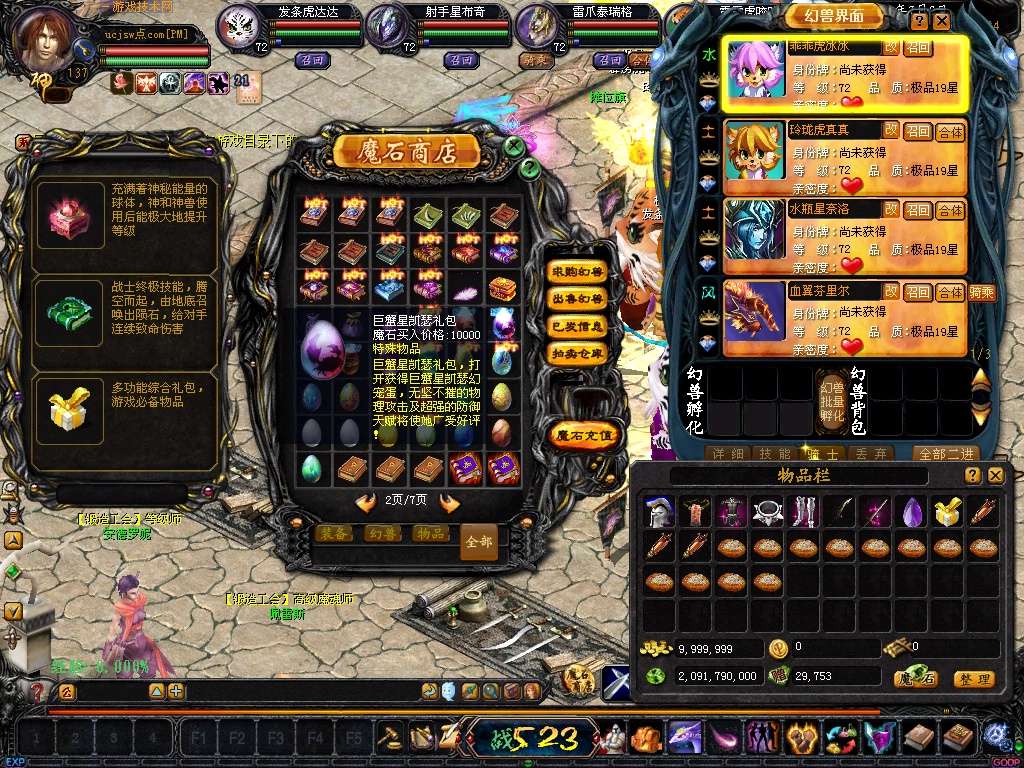Sort the inventory with 整理

click(973, 679)
